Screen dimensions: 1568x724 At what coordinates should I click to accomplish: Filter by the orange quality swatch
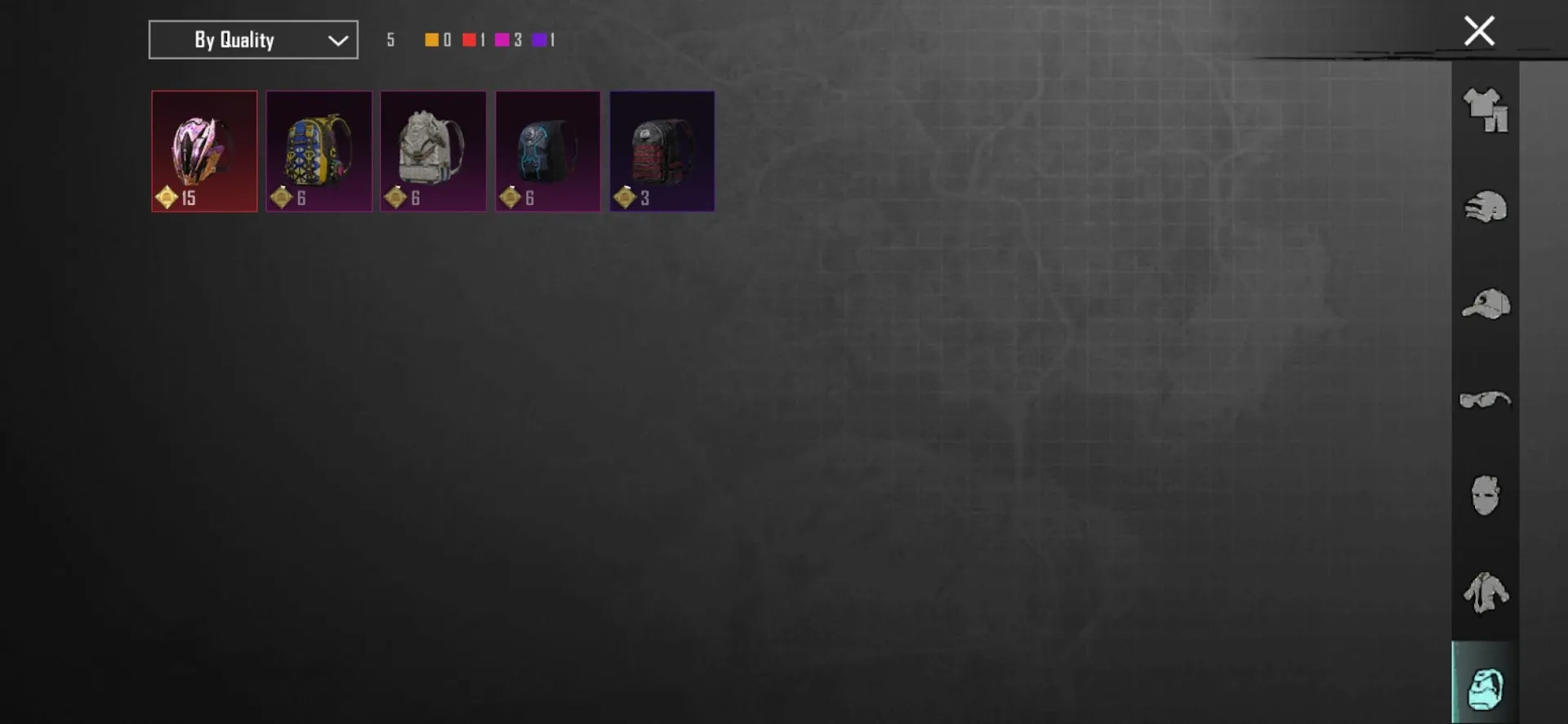(430, 39)
